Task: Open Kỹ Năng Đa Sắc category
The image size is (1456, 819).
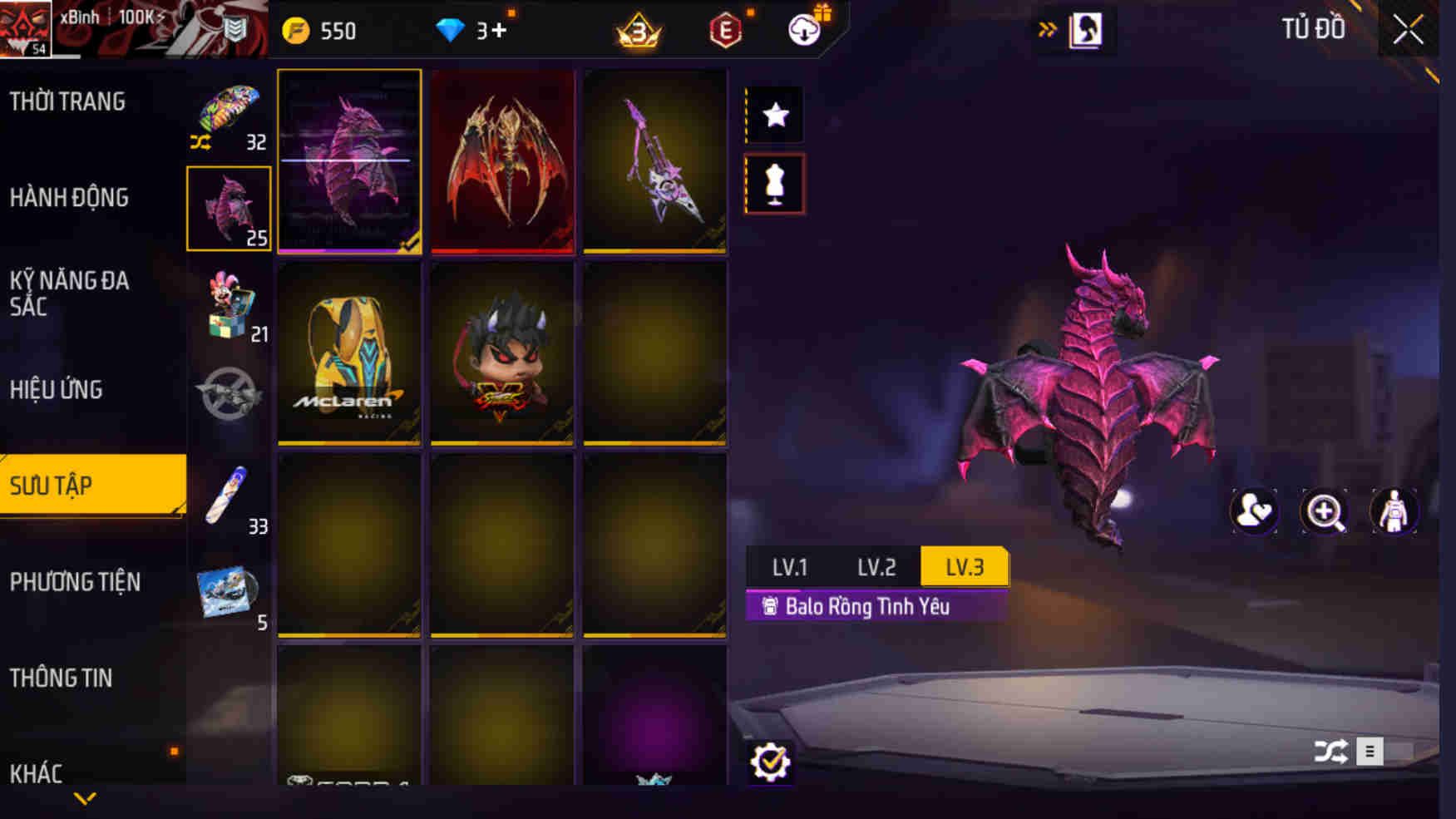Action: [69, 294]
